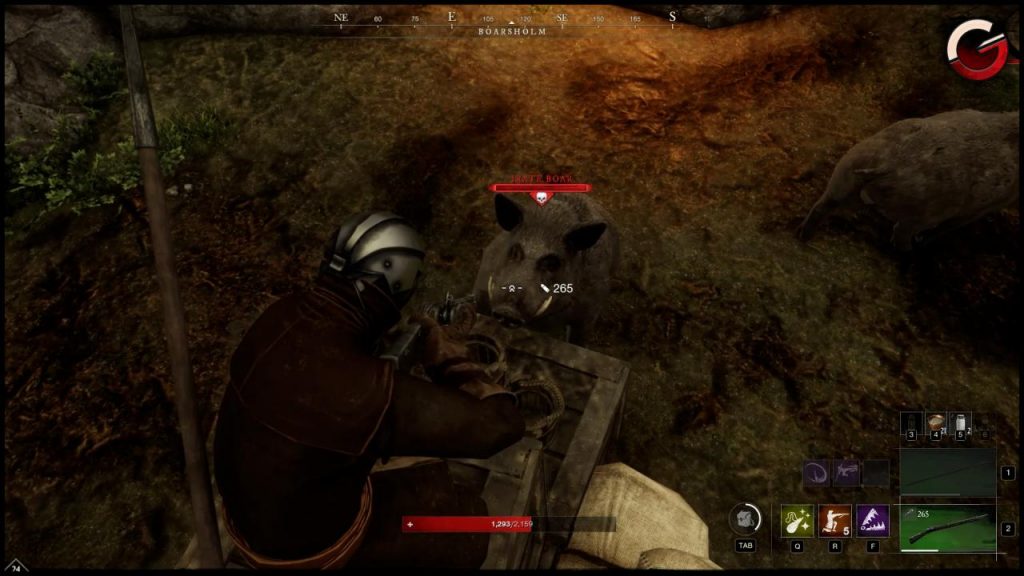
Task: Activate the Powder Burn musket ability
Action: 796,521
